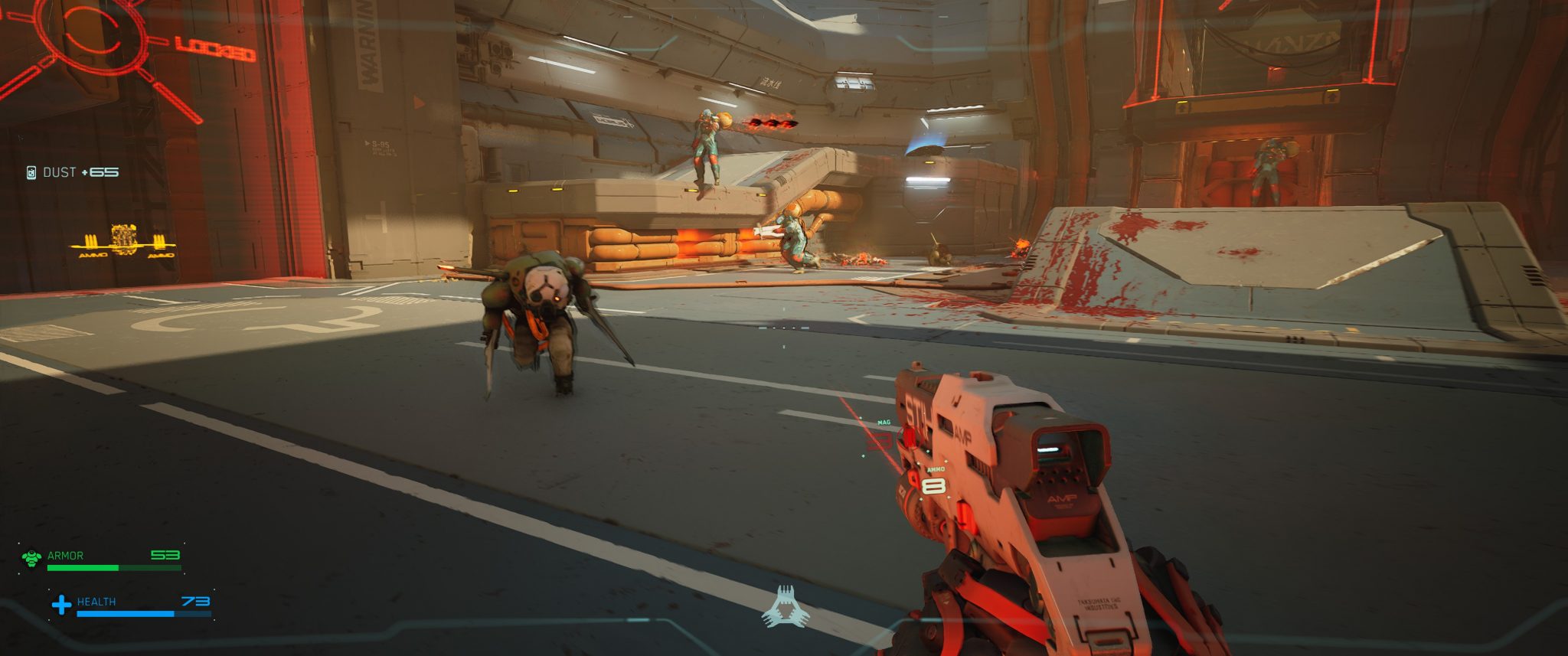
Task: Select the green armor icon
Action: point(31,558)
